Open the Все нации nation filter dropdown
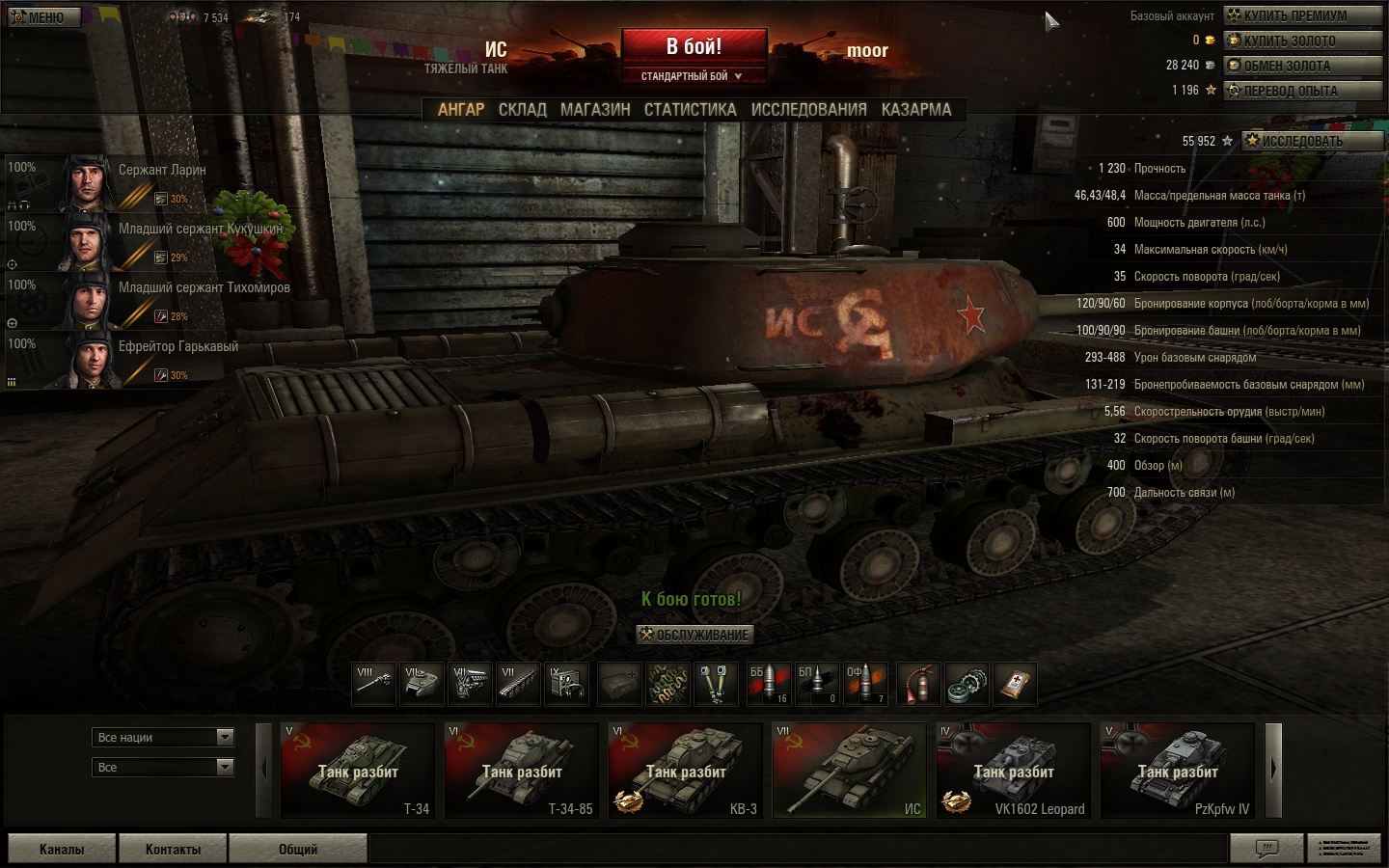 point(164,738)
